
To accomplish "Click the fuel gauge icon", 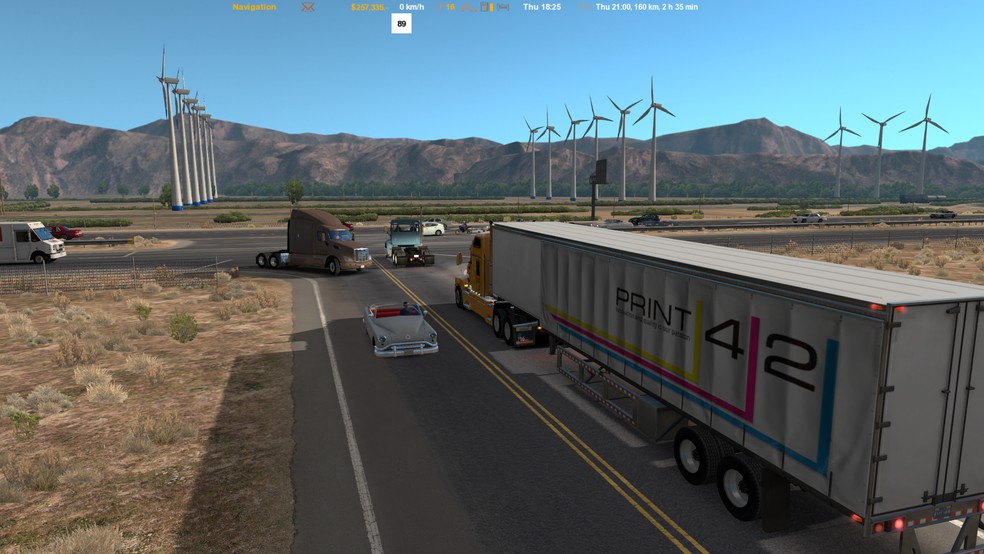I will 484,7.
